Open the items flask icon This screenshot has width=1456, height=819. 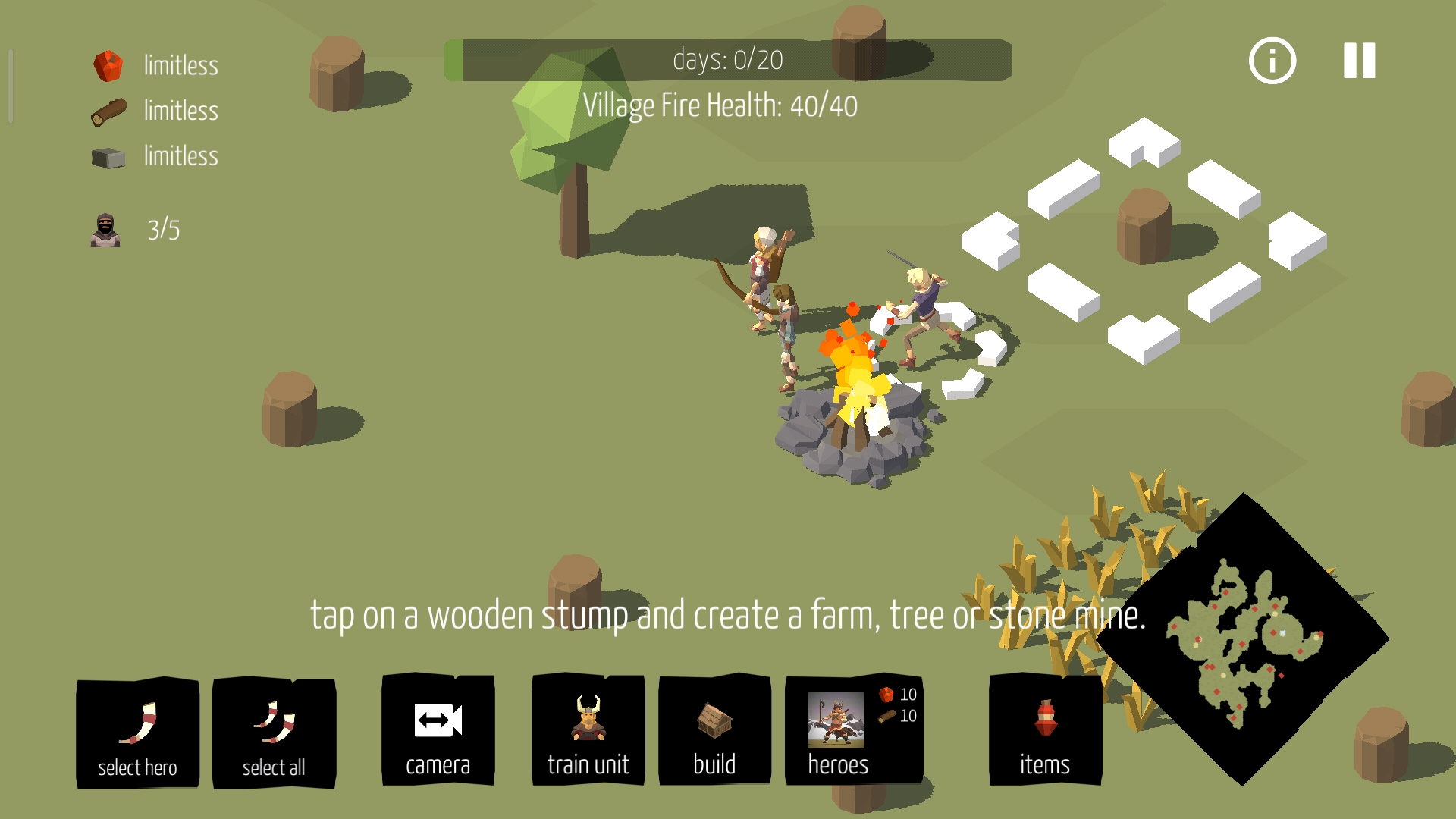coord(1045,717)
